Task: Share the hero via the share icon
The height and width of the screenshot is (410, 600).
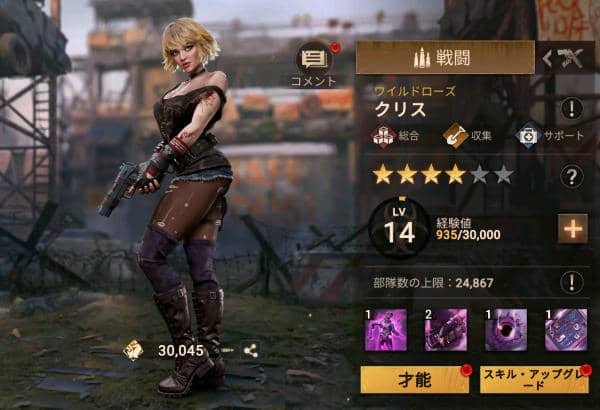Action: (x=250, y=351)
